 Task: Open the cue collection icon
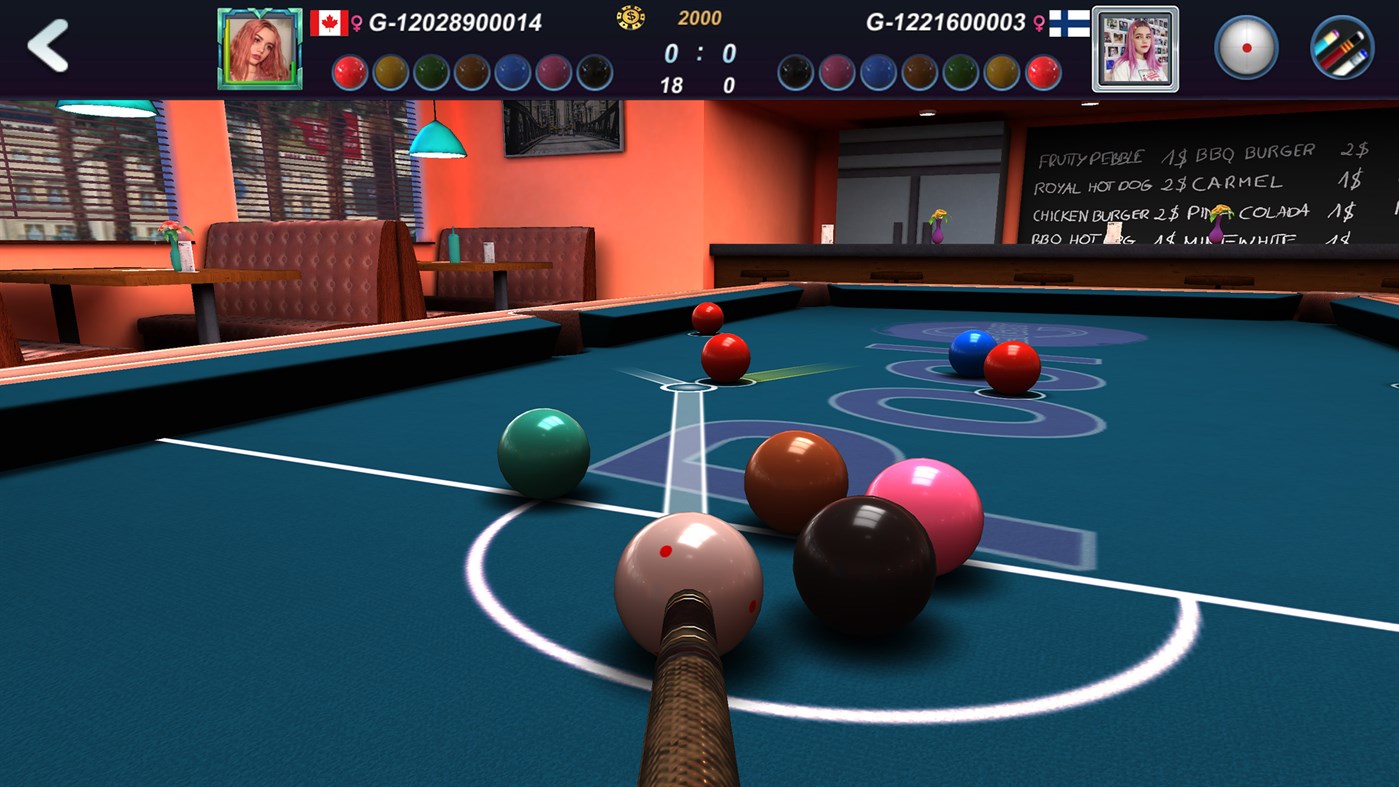(1341, 45)
